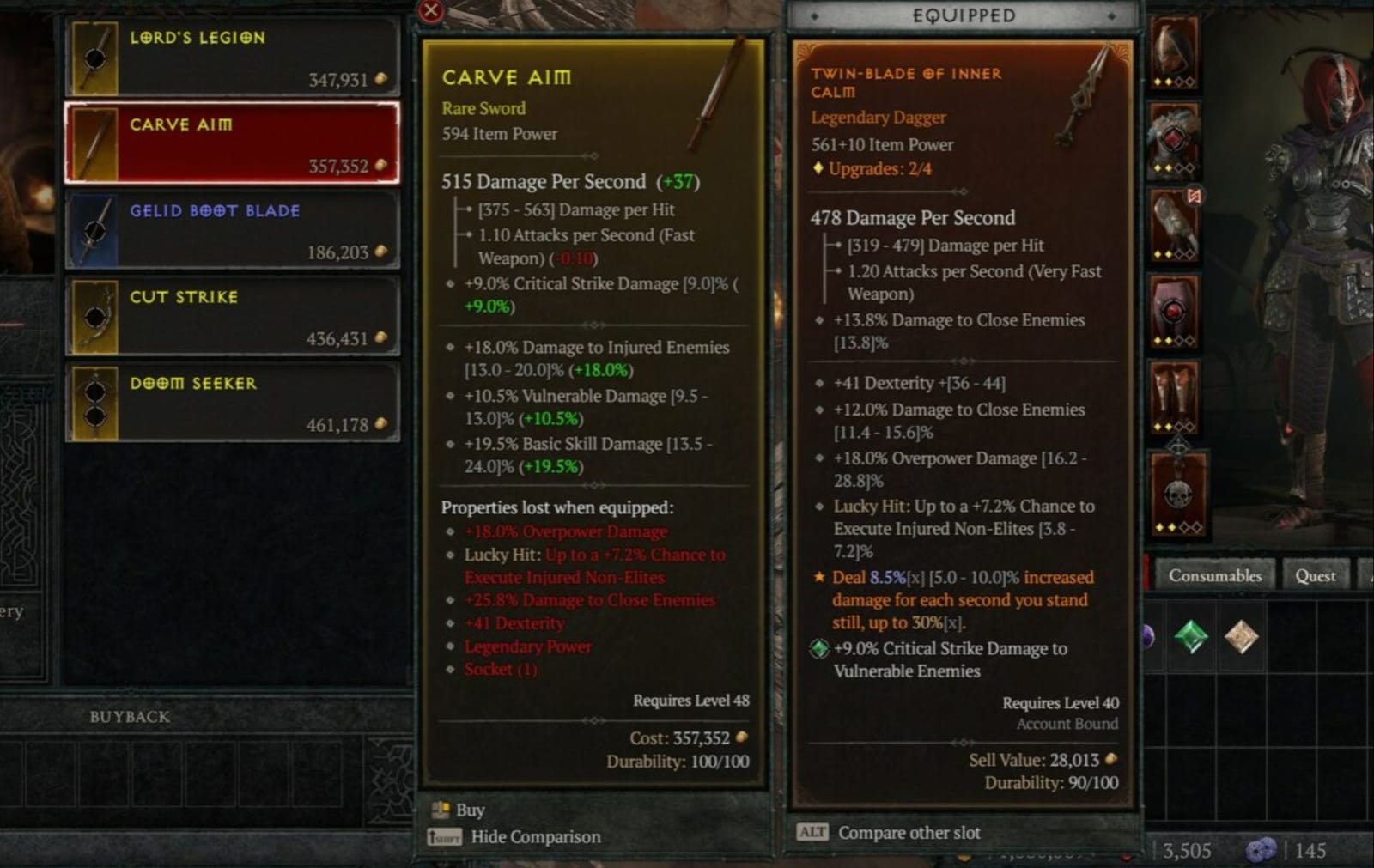Click the Cut Strike weapon icon
The width and height of the screenshot is (1374, 868).
tap(94, 316)
